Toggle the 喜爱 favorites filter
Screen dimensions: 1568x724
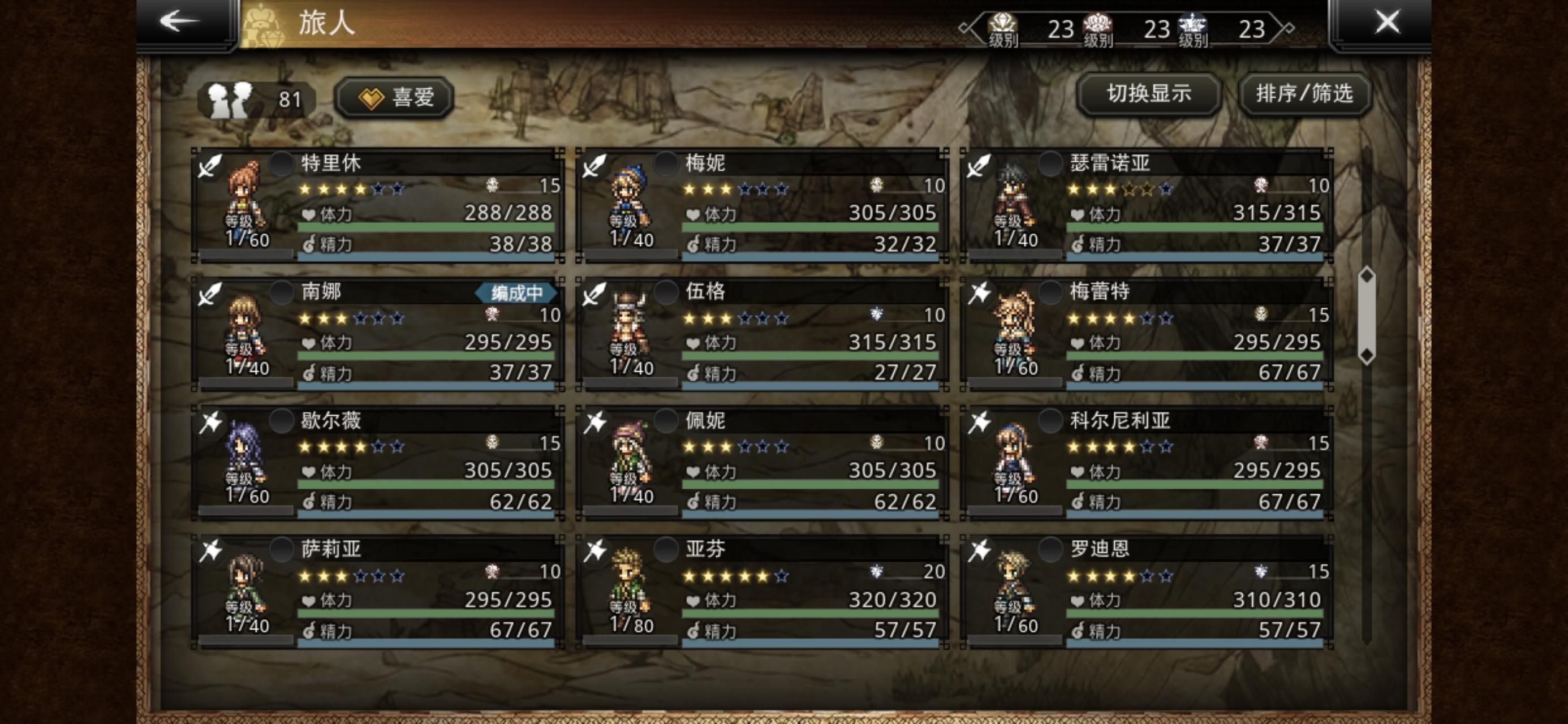pos(395,97)
